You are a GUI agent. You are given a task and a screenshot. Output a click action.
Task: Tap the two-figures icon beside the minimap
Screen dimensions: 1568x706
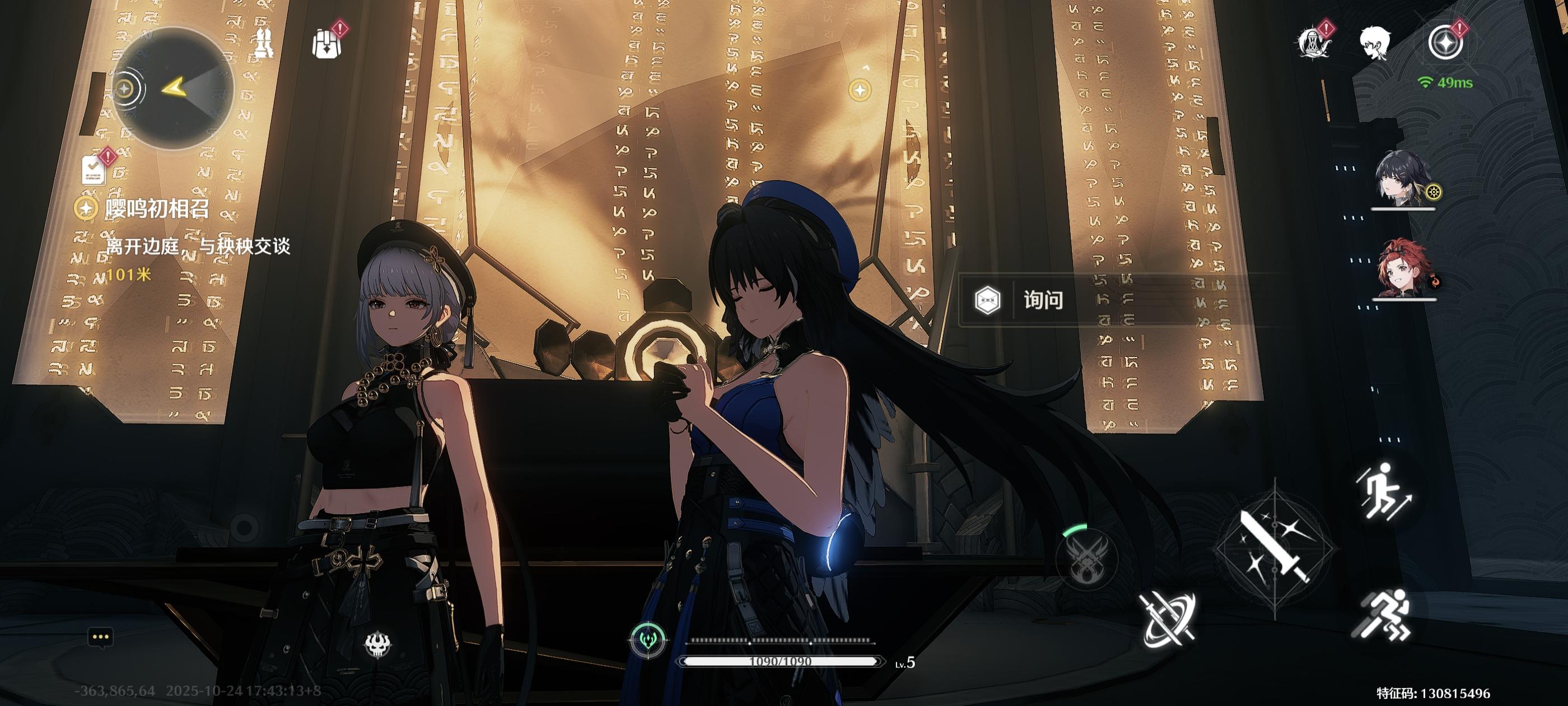coord(263,43)
